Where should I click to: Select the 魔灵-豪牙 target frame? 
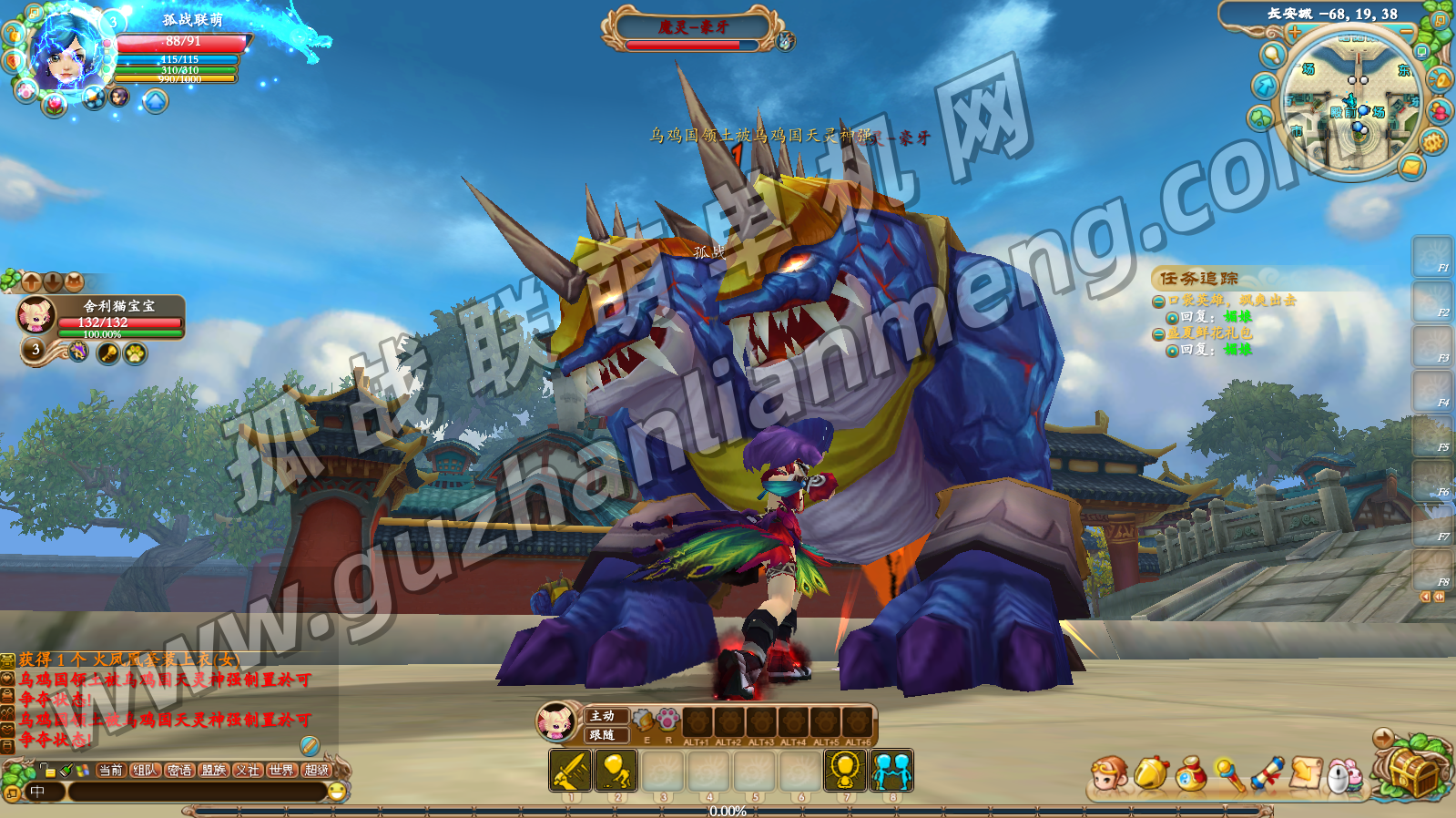pyautogui.click(x=693, y=28)
